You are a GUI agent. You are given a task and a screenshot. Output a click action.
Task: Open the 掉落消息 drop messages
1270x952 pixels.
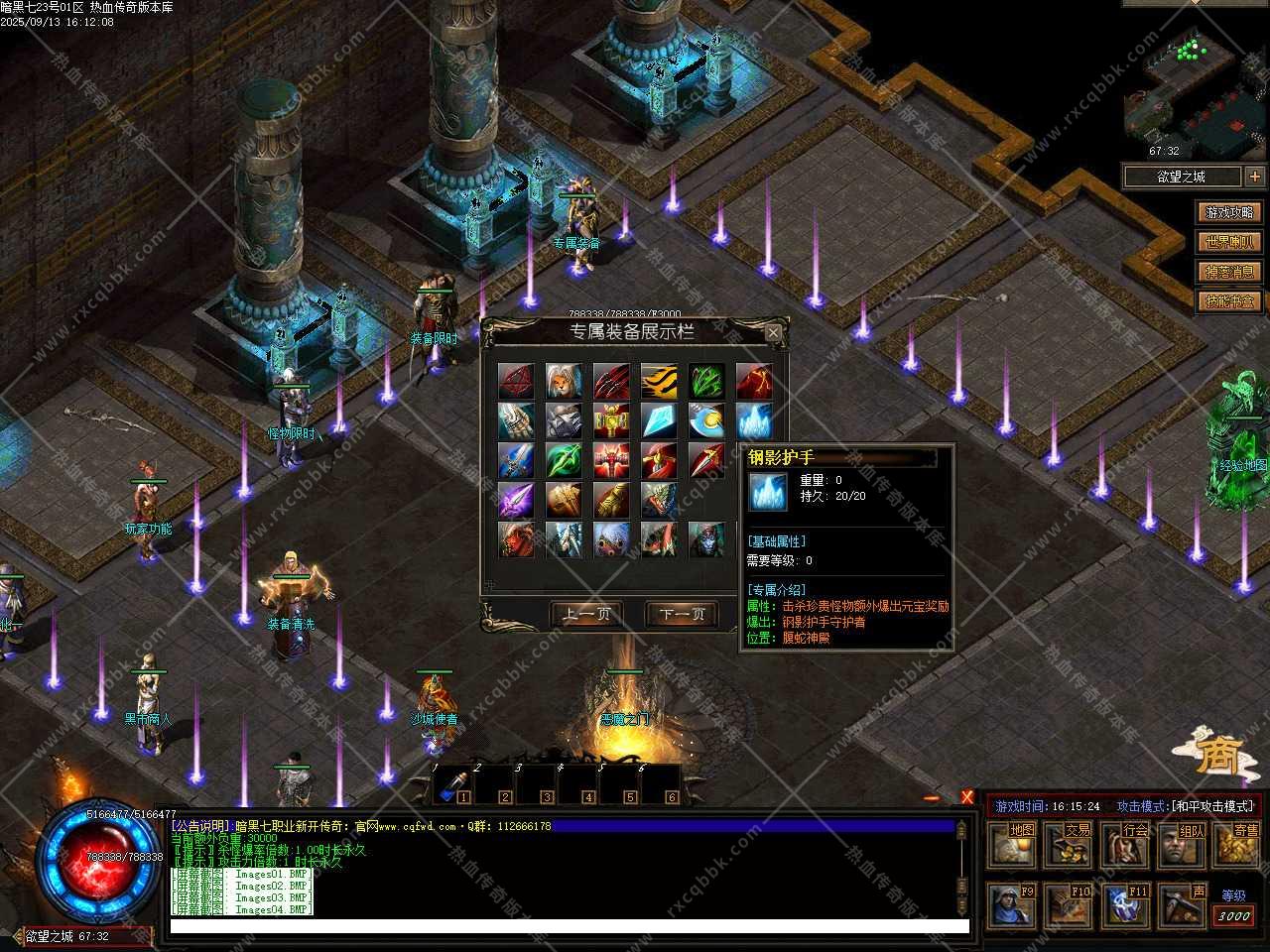pos(1229,272)
